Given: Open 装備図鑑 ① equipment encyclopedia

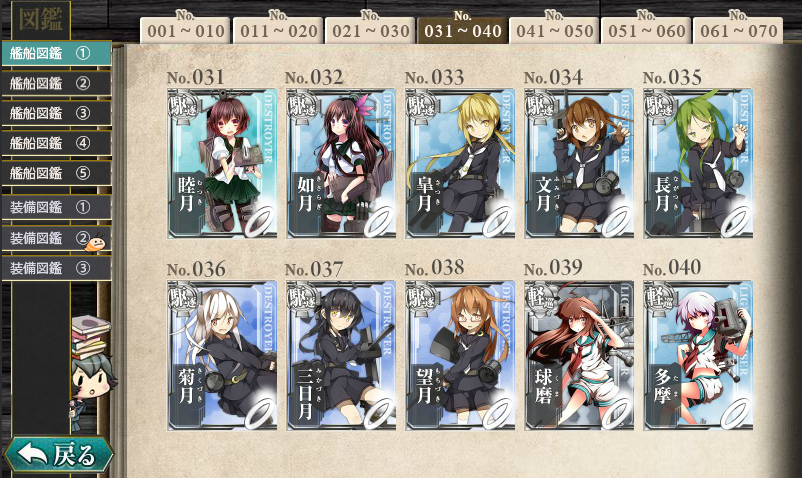Looking at the screenshot, I should pyautogui.click(x=55, y=208).
